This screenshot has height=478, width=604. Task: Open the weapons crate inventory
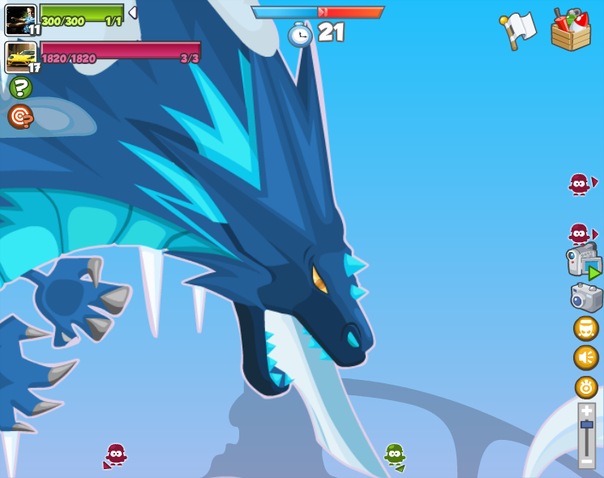click(x=571, y=28)
